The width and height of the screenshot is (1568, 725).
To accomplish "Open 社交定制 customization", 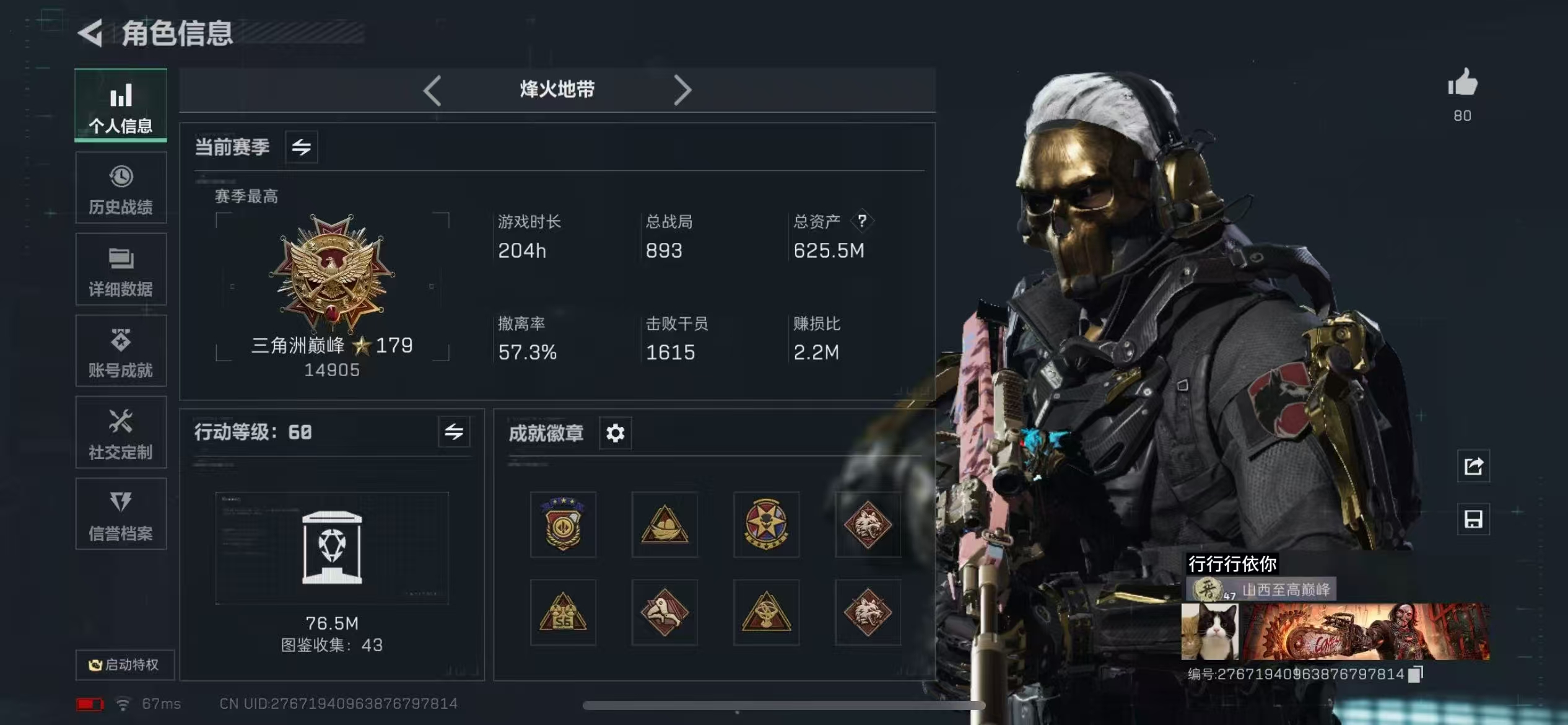I will [121, 433].
